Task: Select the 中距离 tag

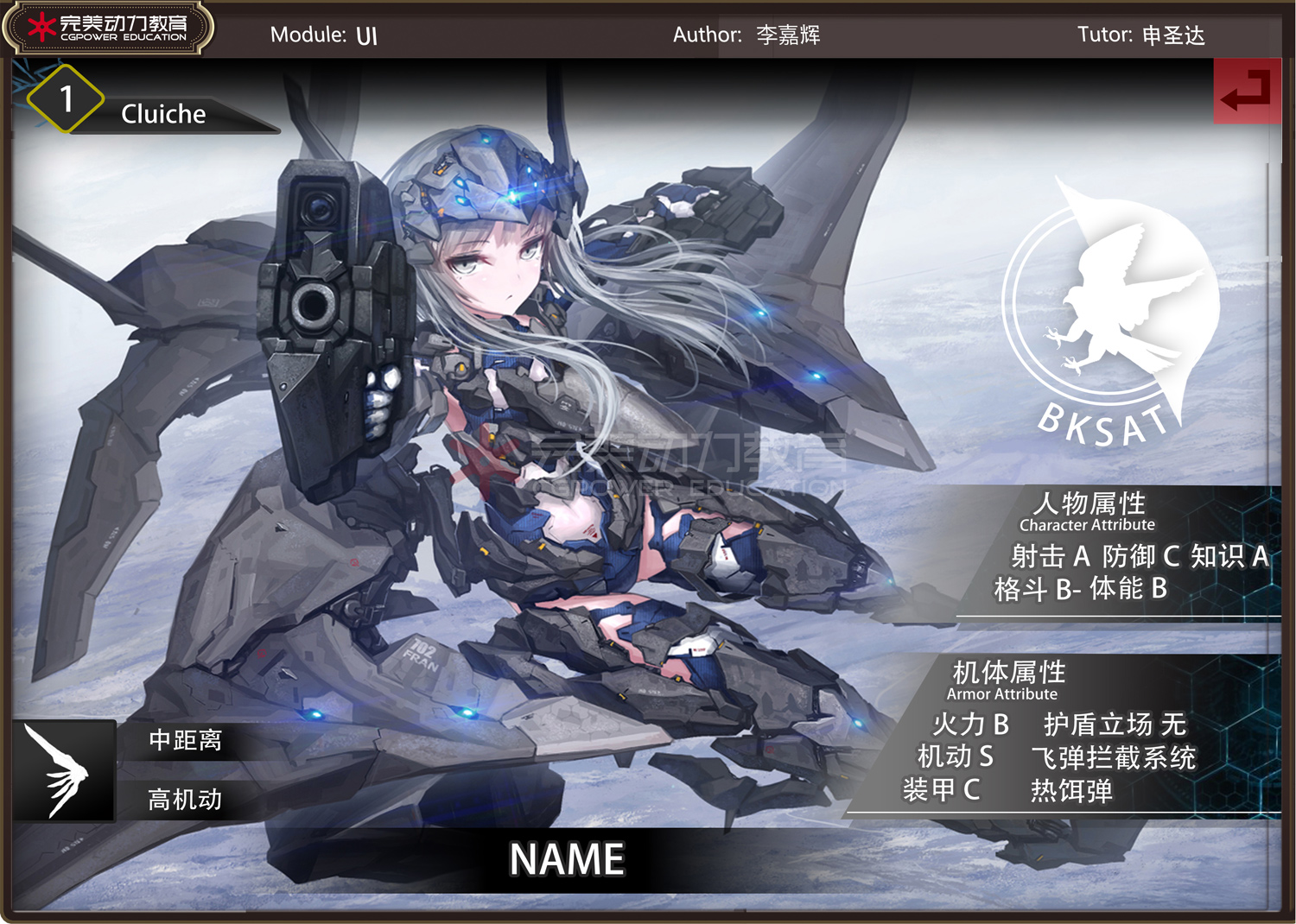Action: [185, 741]
